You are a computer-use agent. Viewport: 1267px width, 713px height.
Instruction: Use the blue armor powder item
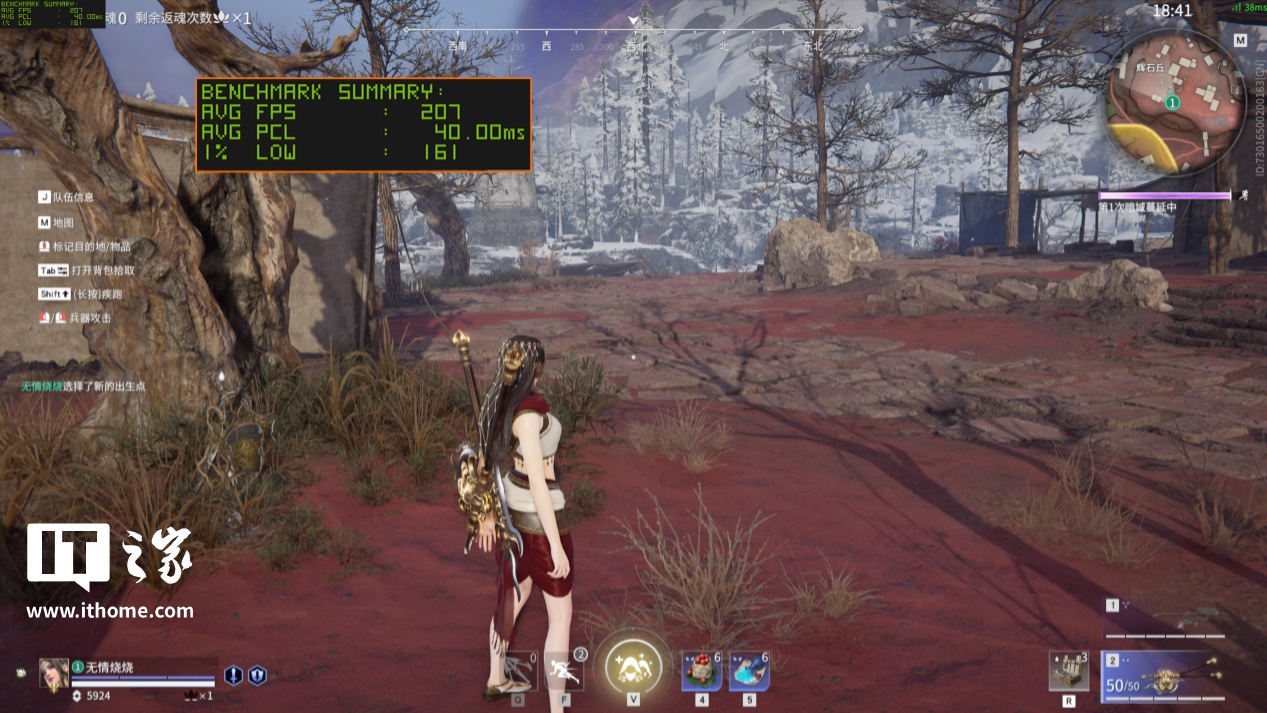(x=749, y=669)
